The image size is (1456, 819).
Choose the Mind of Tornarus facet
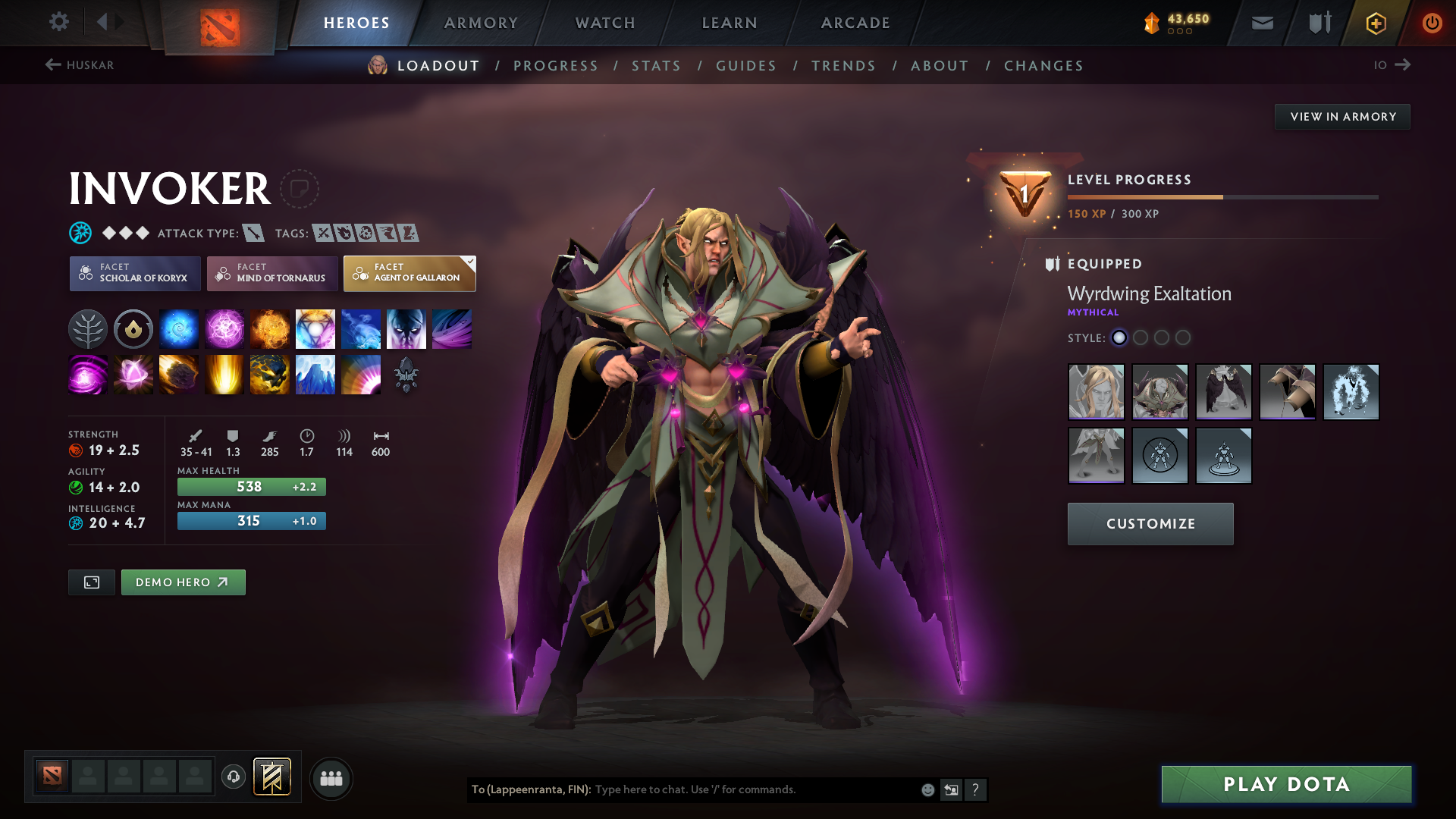pos(271,273)
